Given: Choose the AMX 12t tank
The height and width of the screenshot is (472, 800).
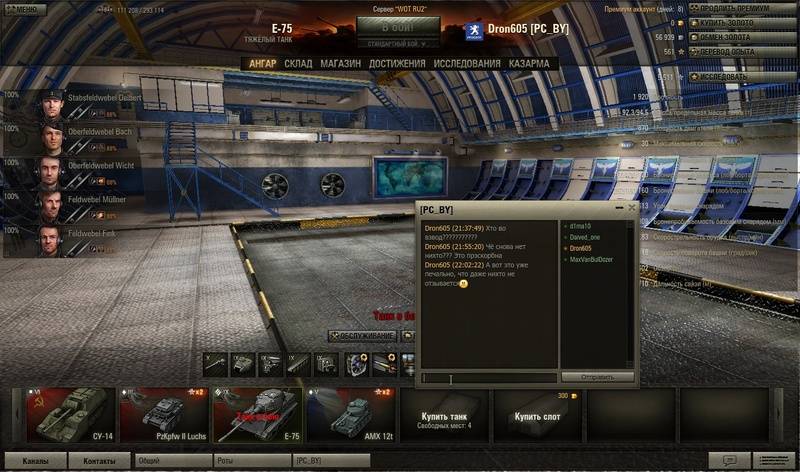Looking at the screenshot, I should click(x=350, y=414).
